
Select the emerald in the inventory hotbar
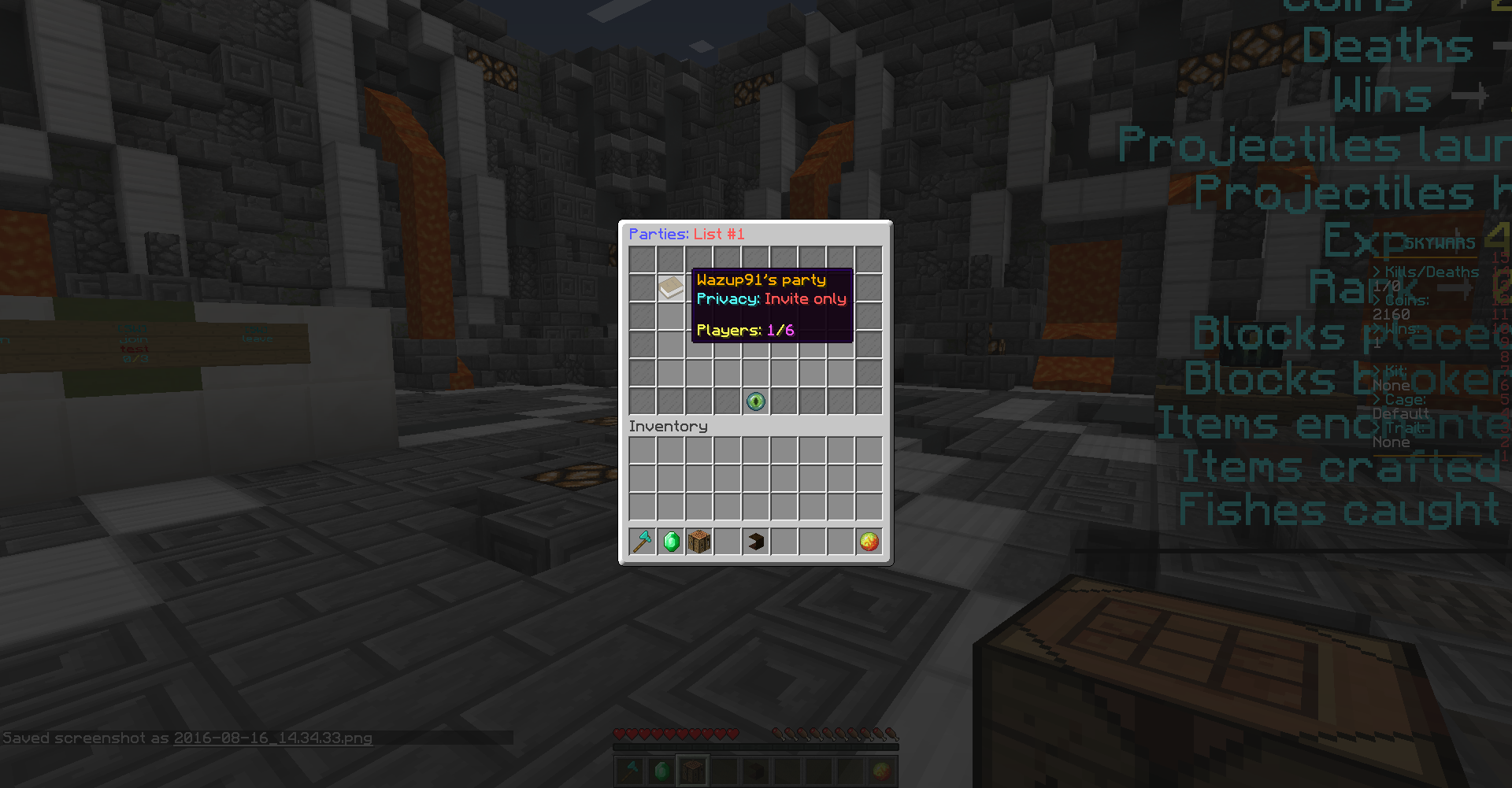click(x=671, y=542)
